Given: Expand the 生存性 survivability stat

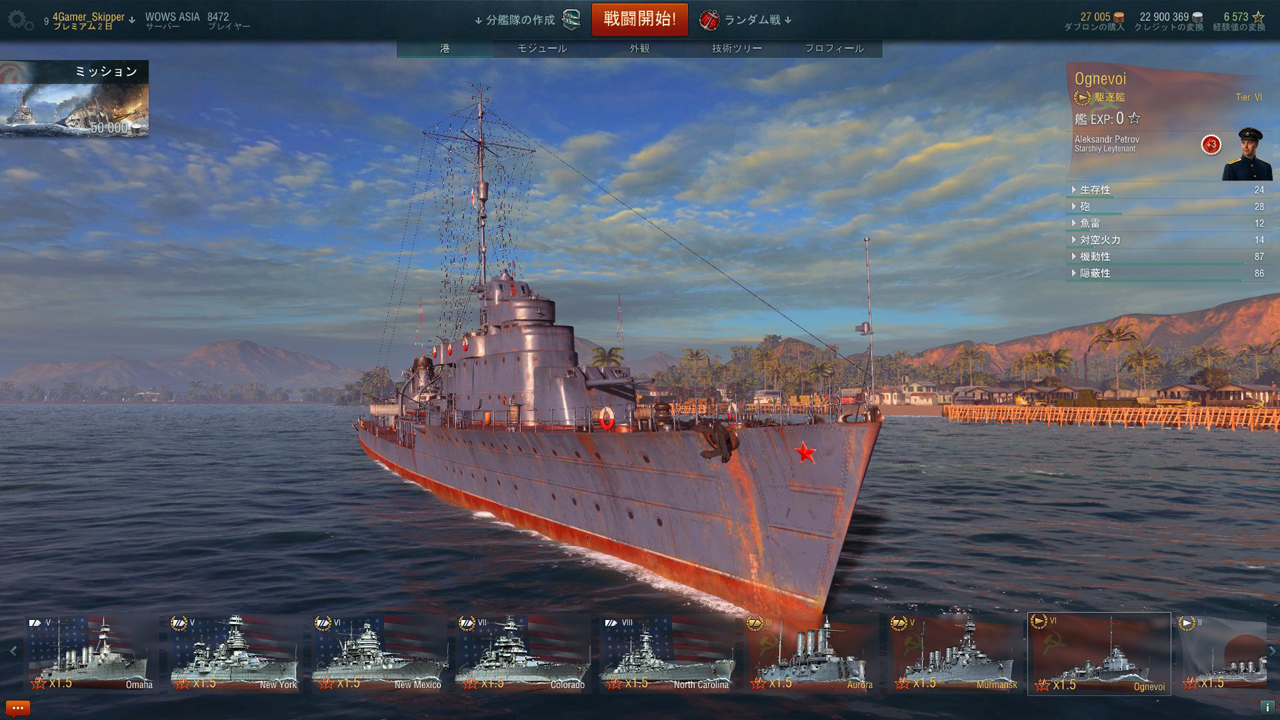Looking at the screenshot, I should coord(1096,190).
